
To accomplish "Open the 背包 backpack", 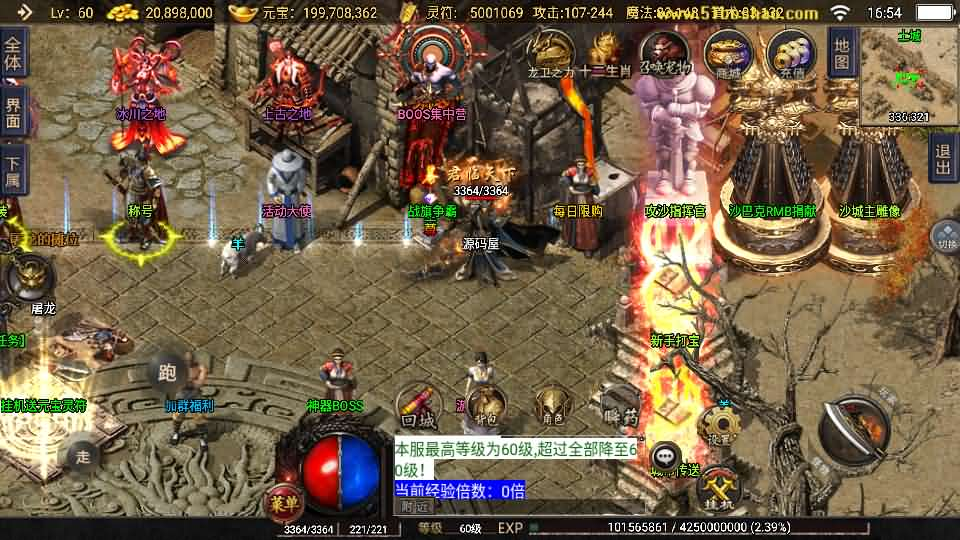I will [487, 404].
